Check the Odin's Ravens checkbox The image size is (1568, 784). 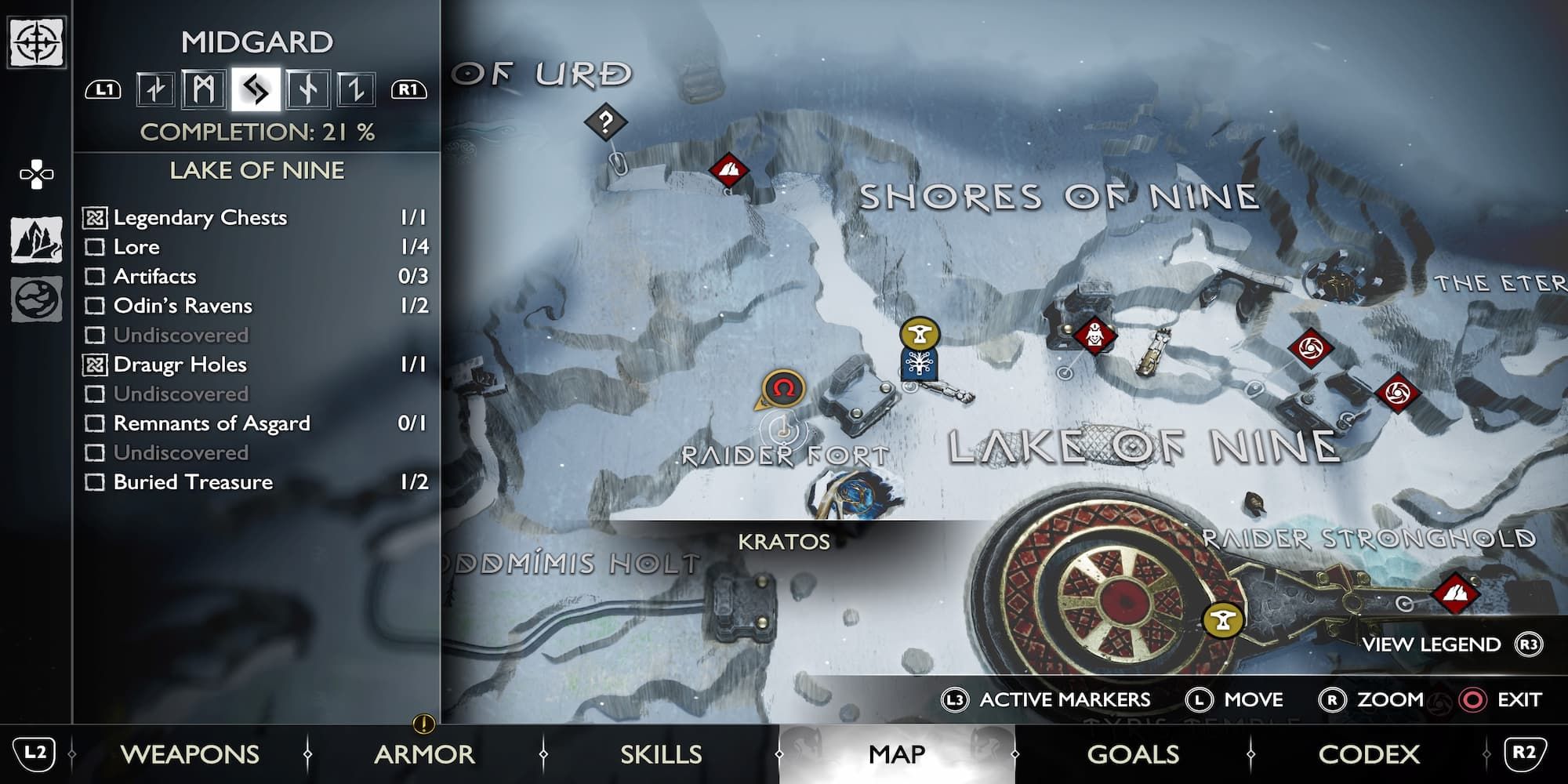[x=96, y=306]
